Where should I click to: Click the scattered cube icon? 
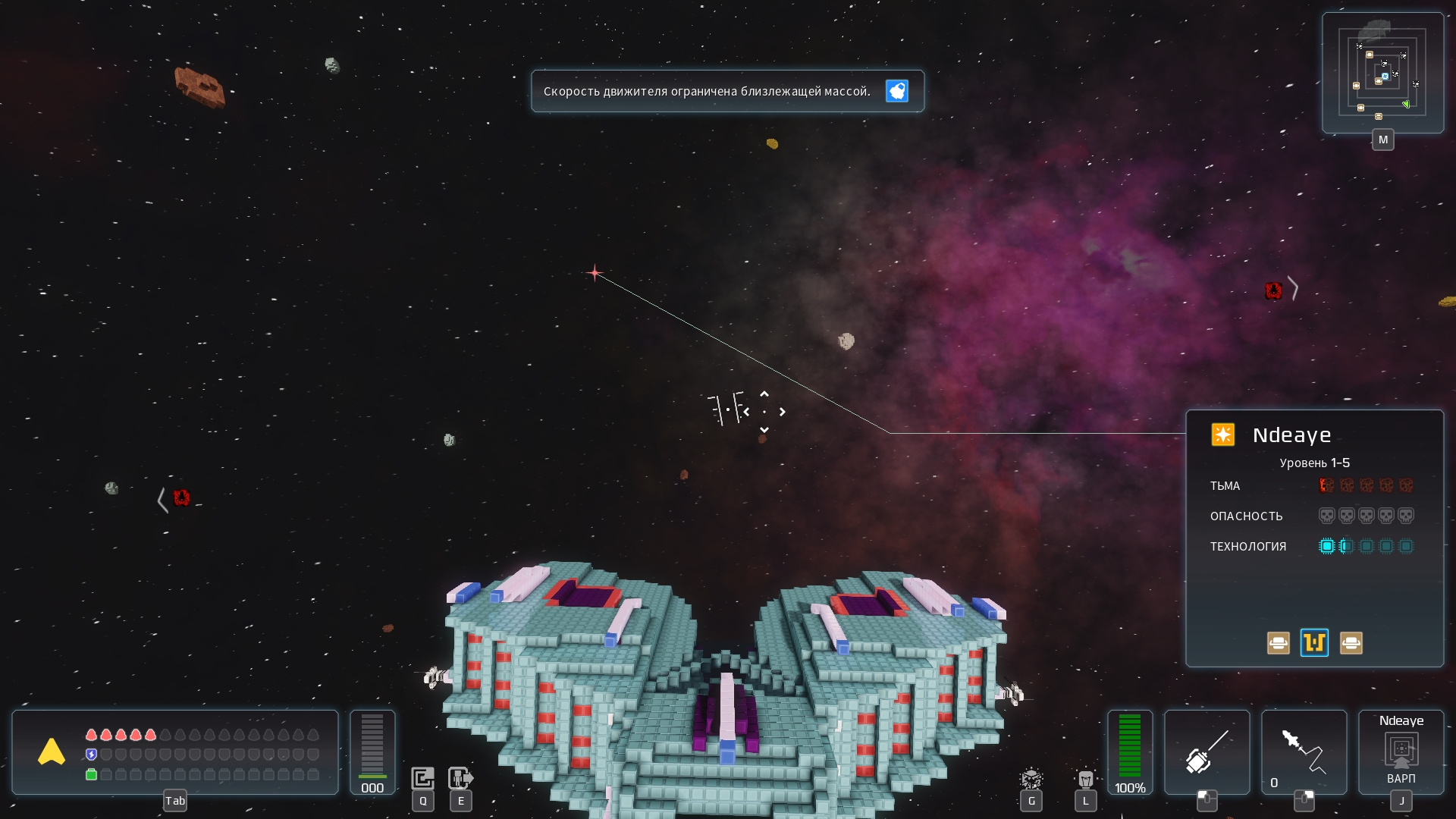tap(1031, 779)
